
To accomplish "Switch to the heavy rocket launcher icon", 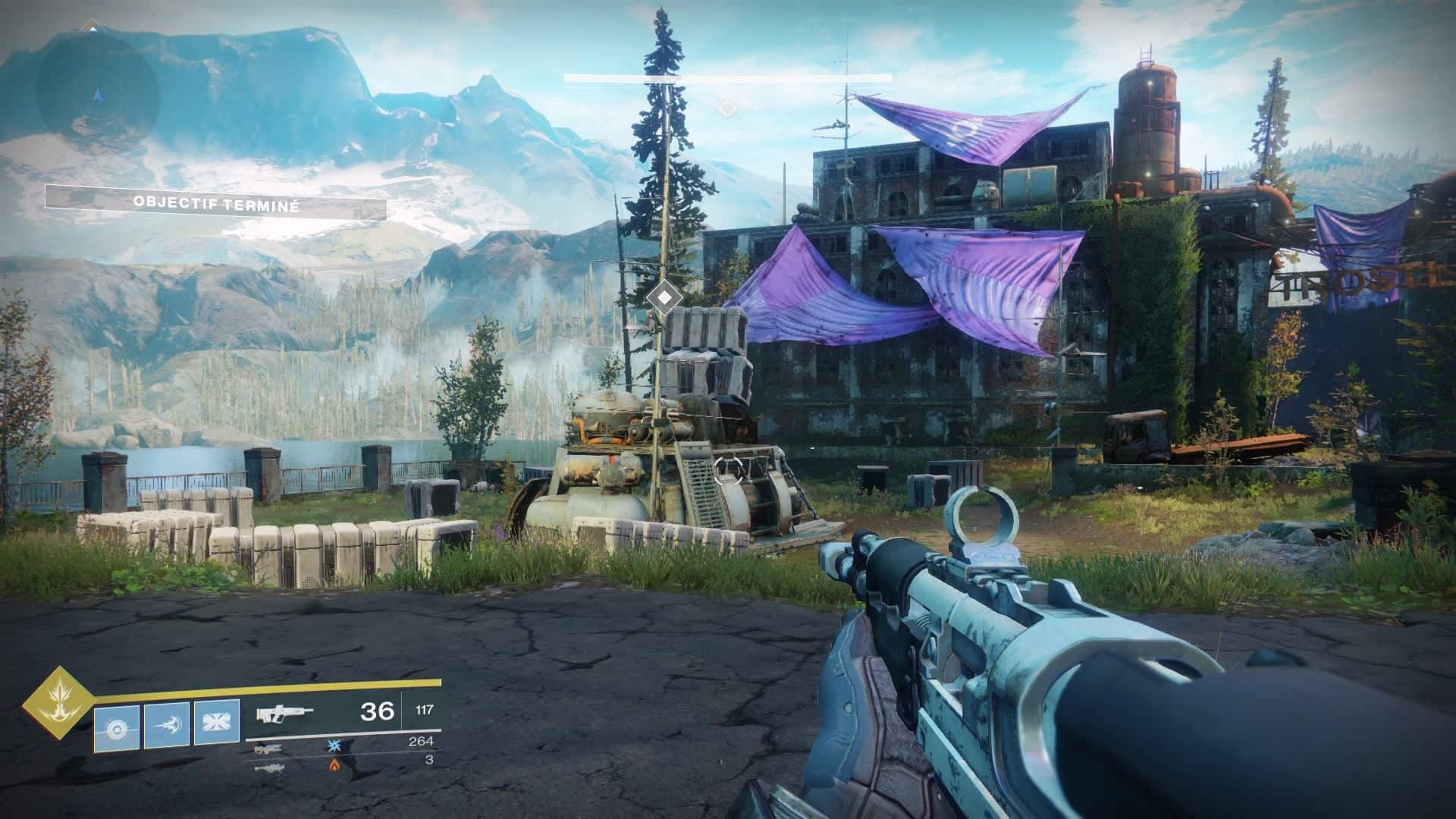I will tap(269, 767).
